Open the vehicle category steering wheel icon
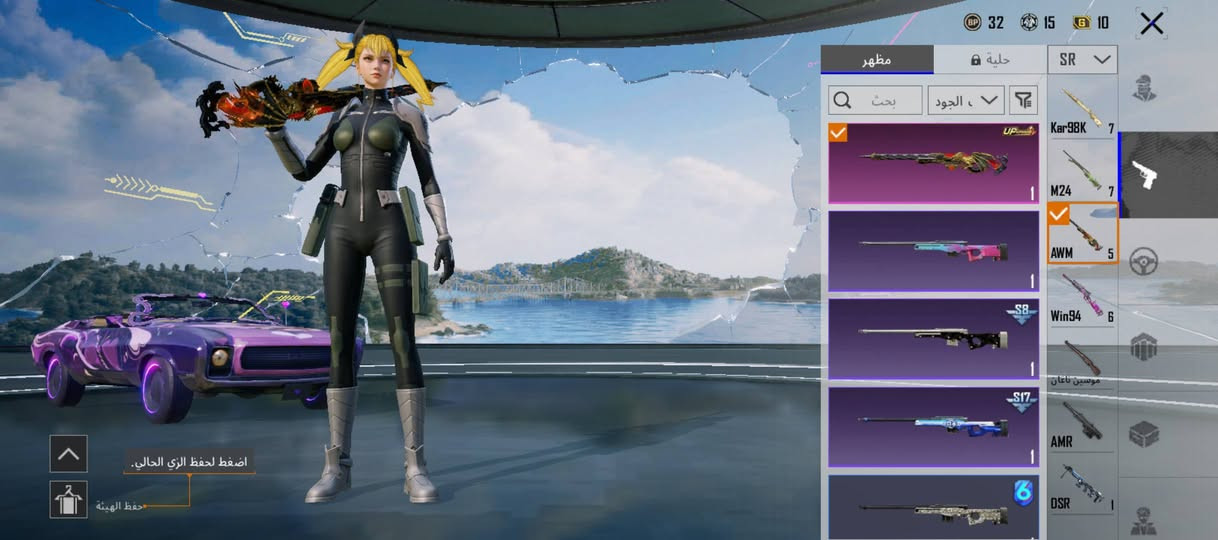Image resolution: width=1218 pixels, height=540 pixels. click(1144, 262)
